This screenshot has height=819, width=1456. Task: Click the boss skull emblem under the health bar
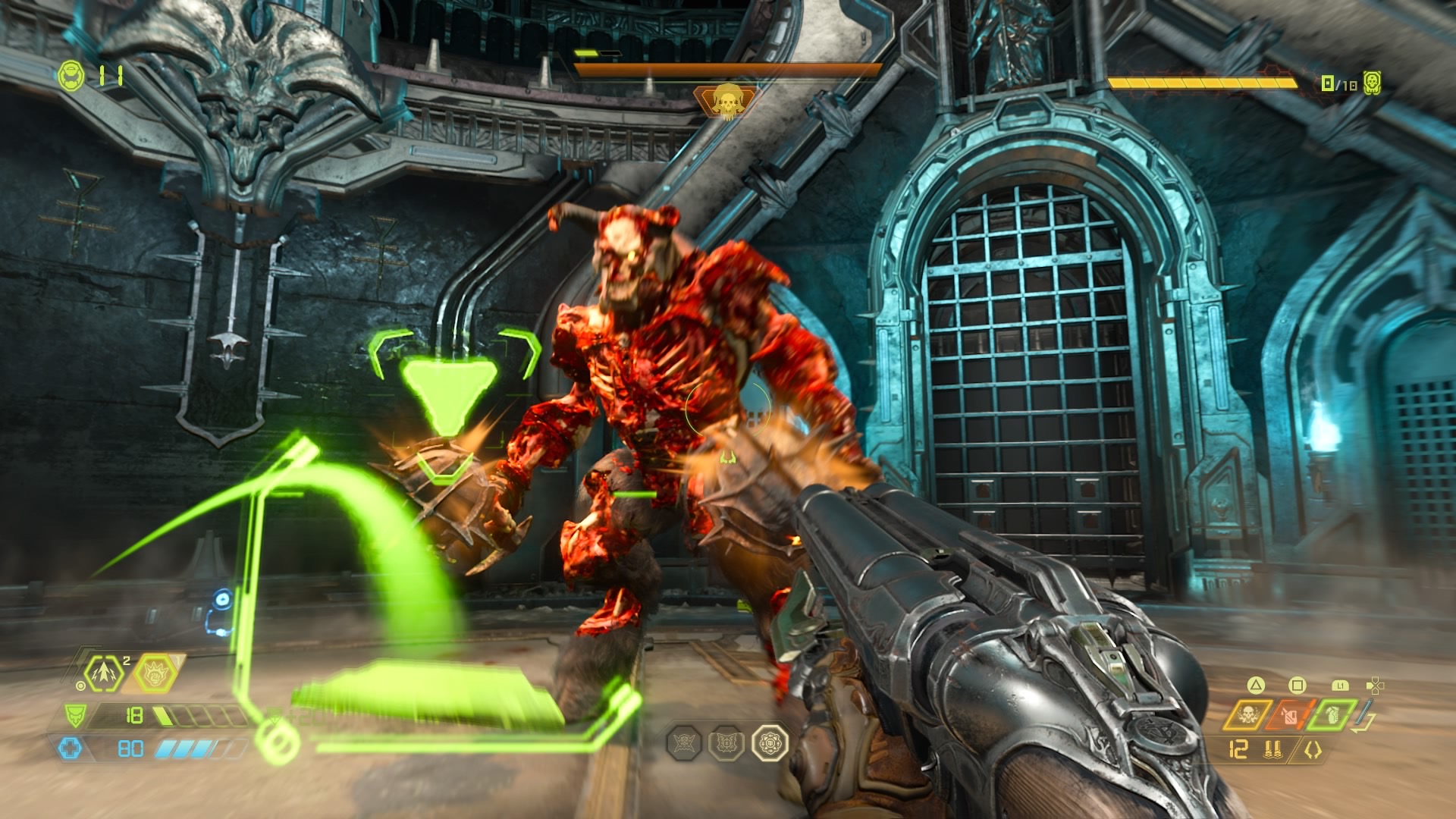726,101
